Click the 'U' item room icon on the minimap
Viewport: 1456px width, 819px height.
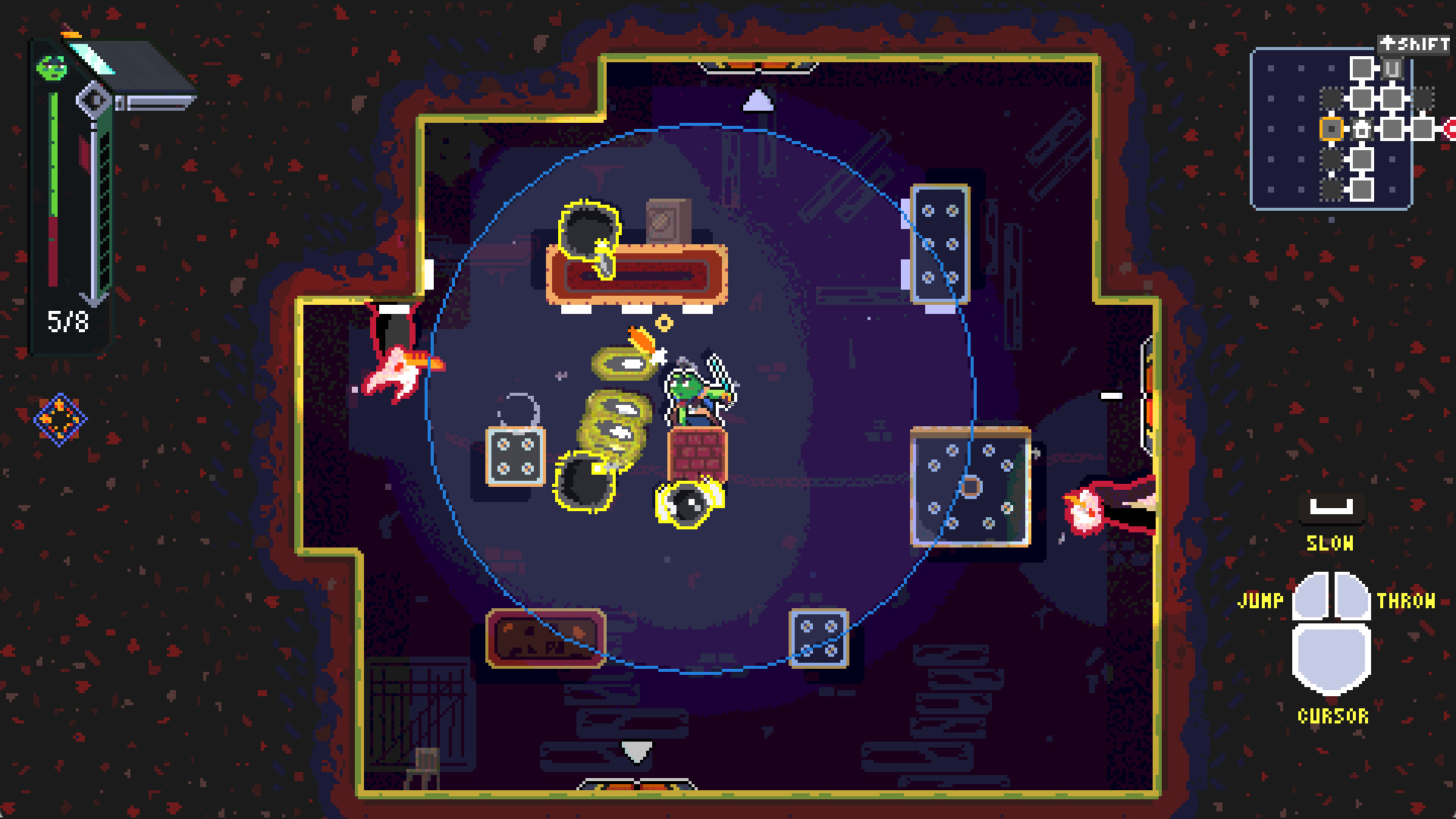[1391, 68]
